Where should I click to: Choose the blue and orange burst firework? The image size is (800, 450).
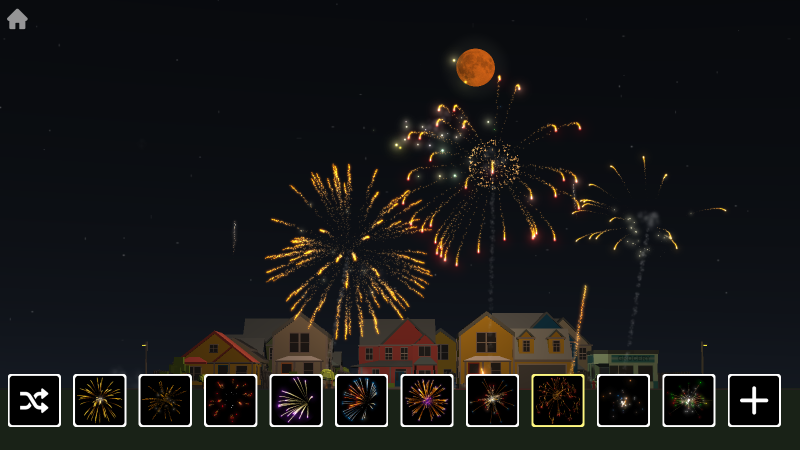point(361,400)
